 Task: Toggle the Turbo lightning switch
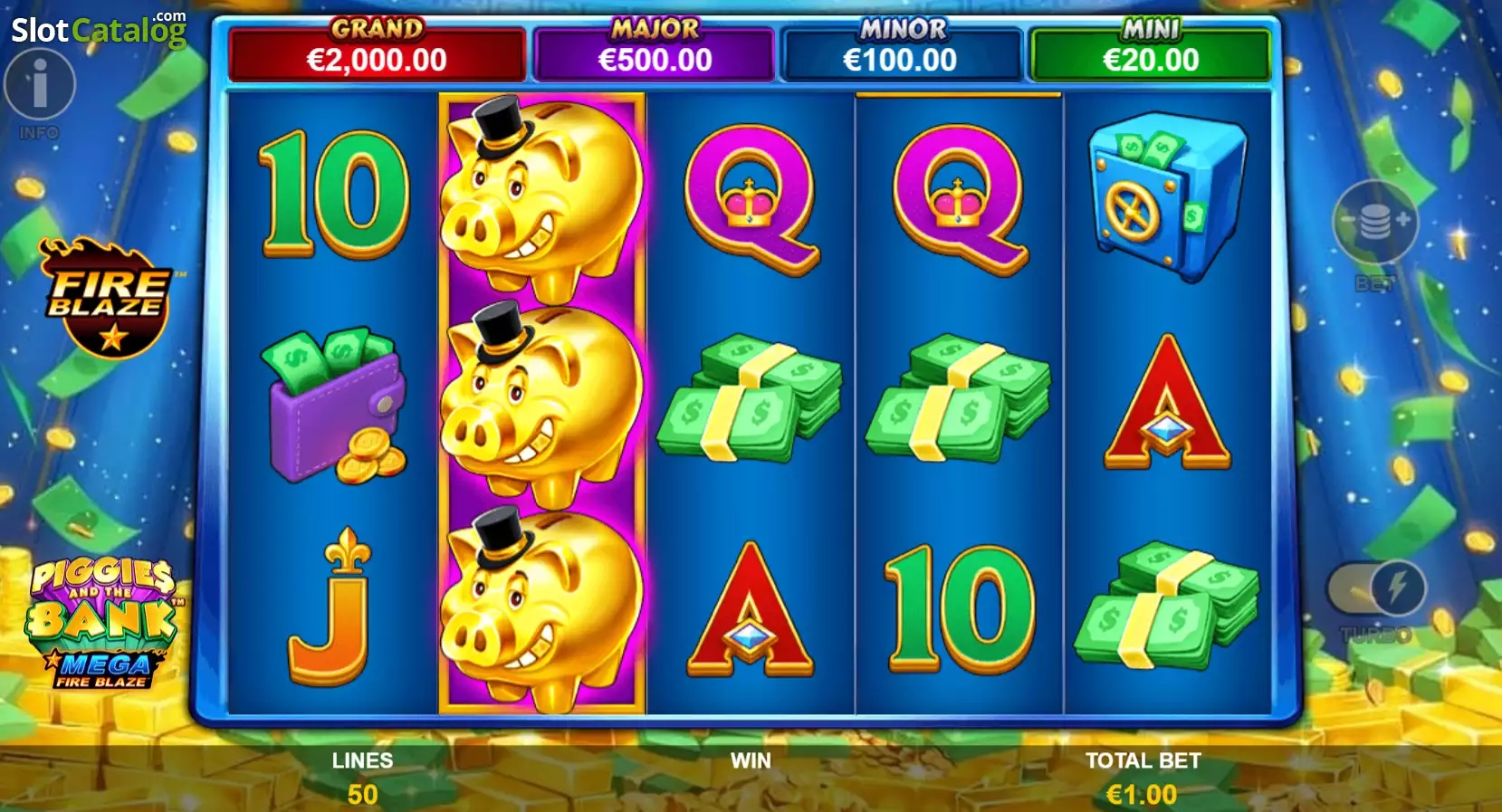pyautogui.click(x=1376, y=589)
